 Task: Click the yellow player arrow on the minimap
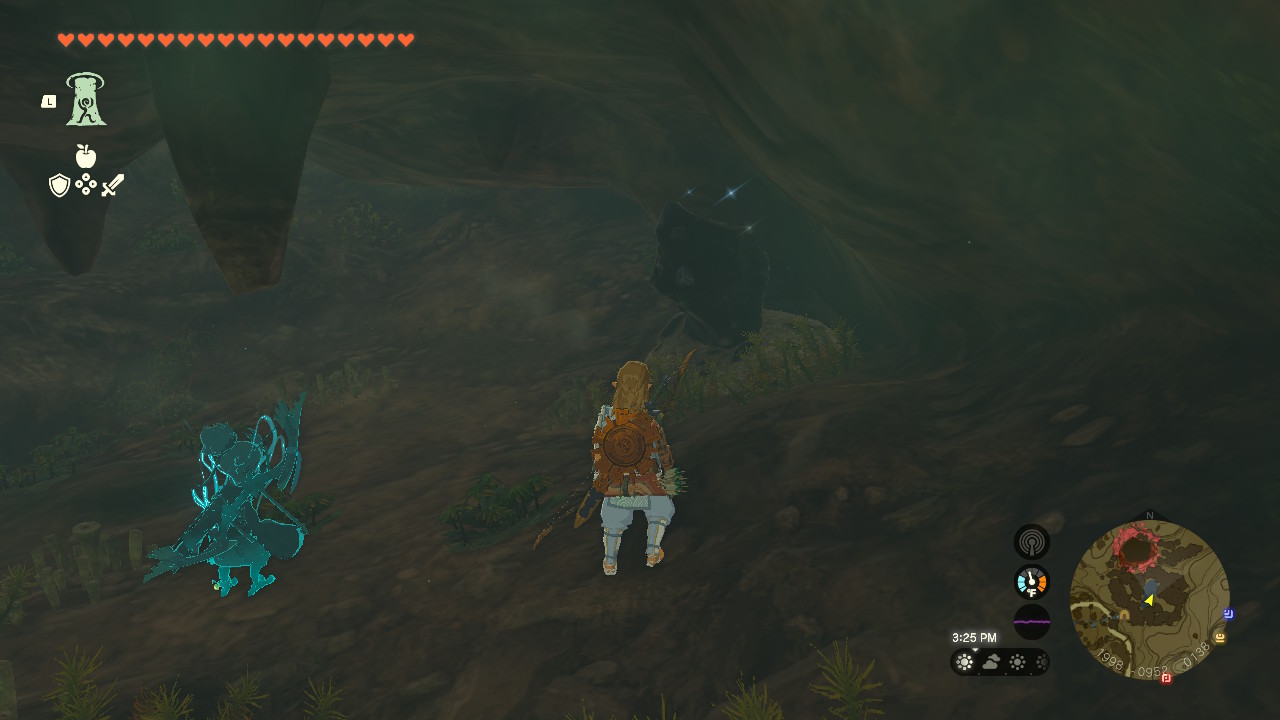click(1149, 600)
